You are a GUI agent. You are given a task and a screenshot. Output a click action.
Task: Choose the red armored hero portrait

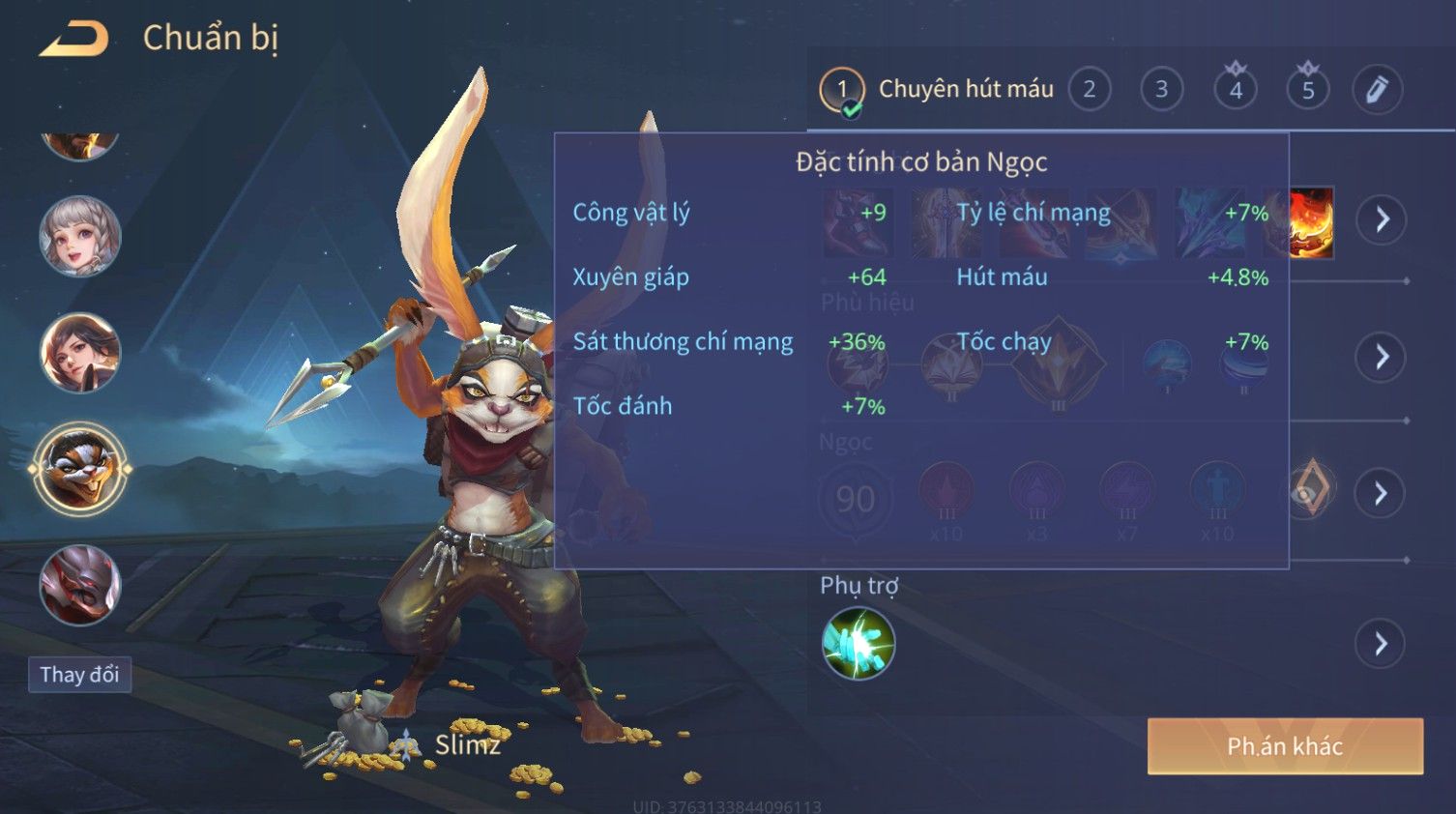[x=79, y=585]
